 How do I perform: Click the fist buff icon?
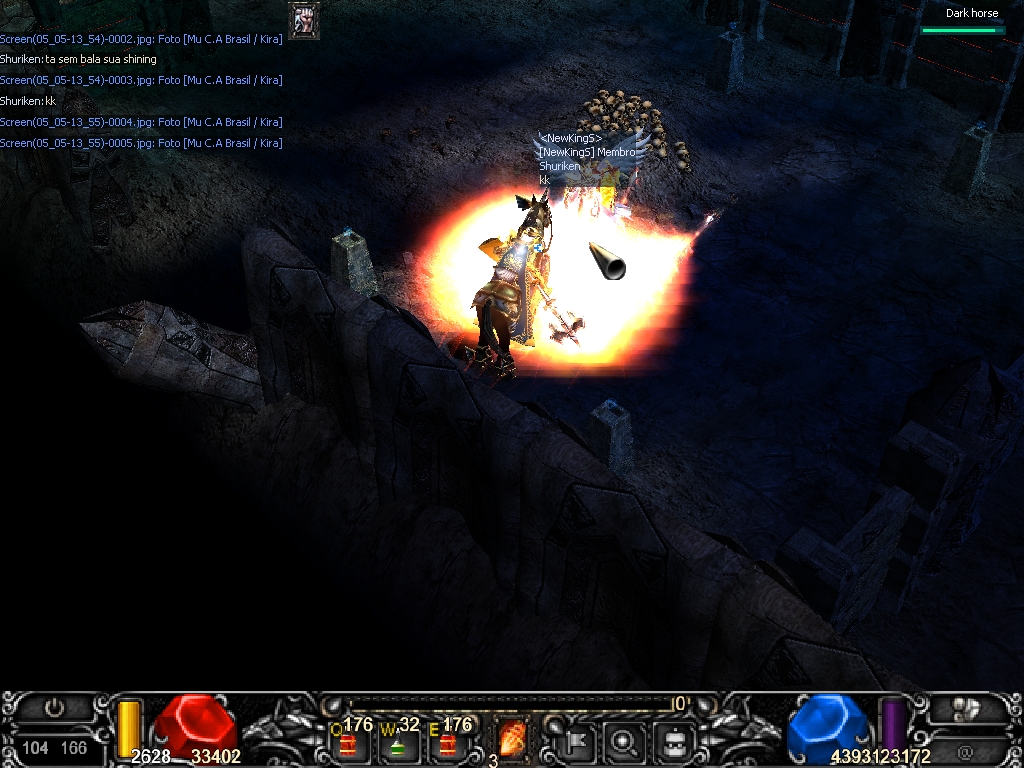point(303,21)
